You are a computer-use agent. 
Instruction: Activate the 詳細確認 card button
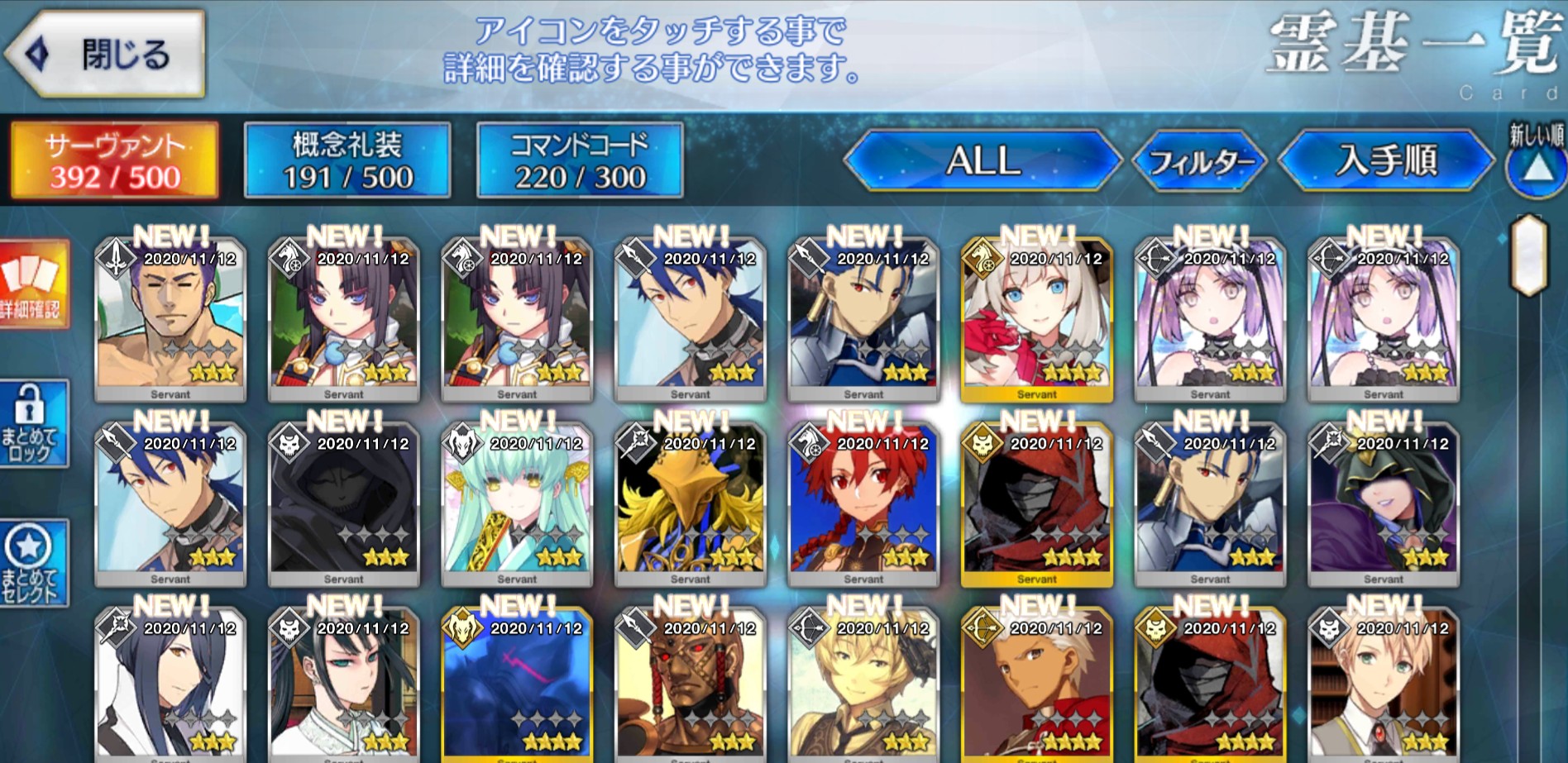pyautogui.click(x=32, y=285)
